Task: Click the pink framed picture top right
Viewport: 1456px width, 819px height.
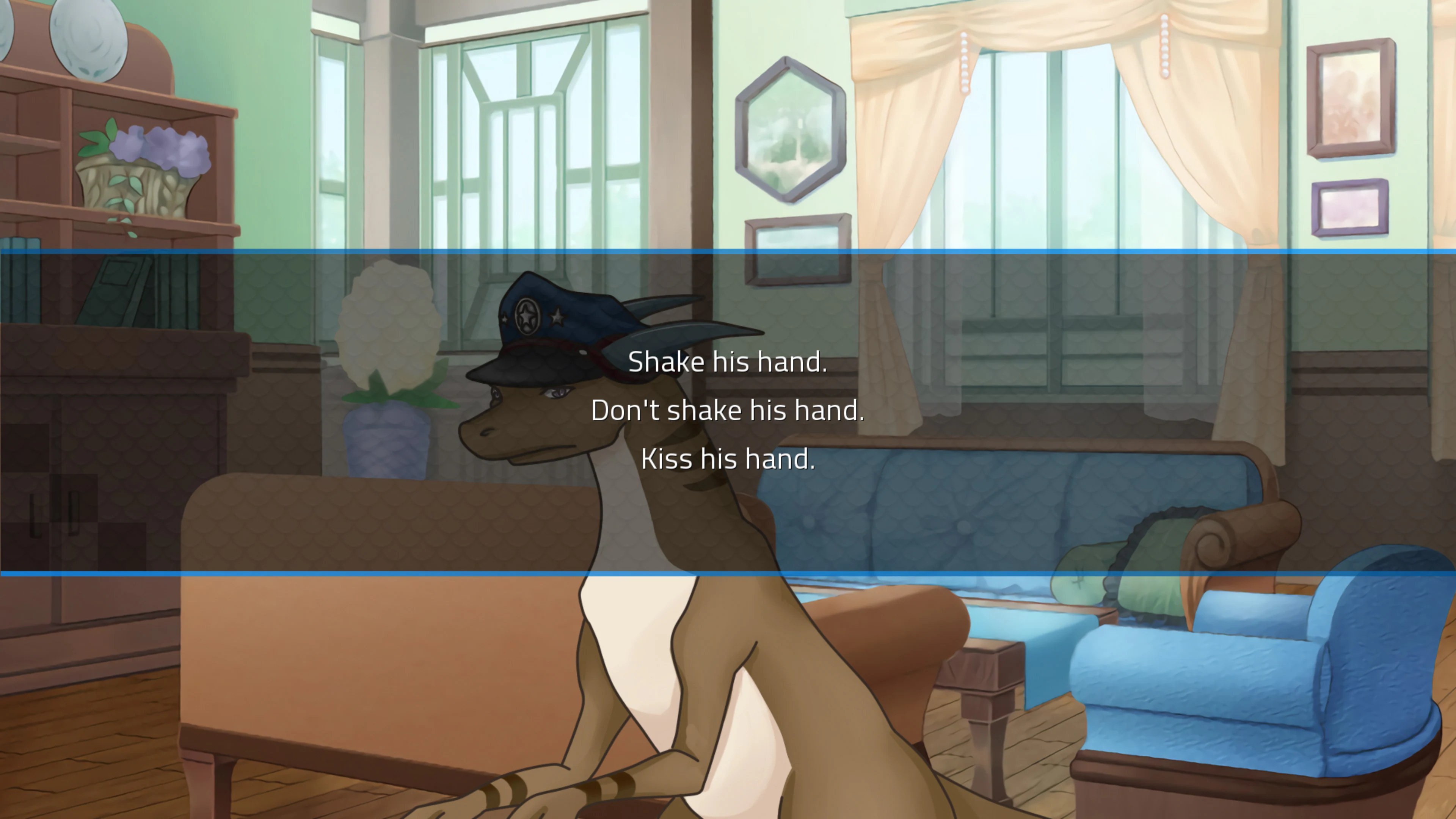Action: pyautogui.click(x=1351, y=96)
